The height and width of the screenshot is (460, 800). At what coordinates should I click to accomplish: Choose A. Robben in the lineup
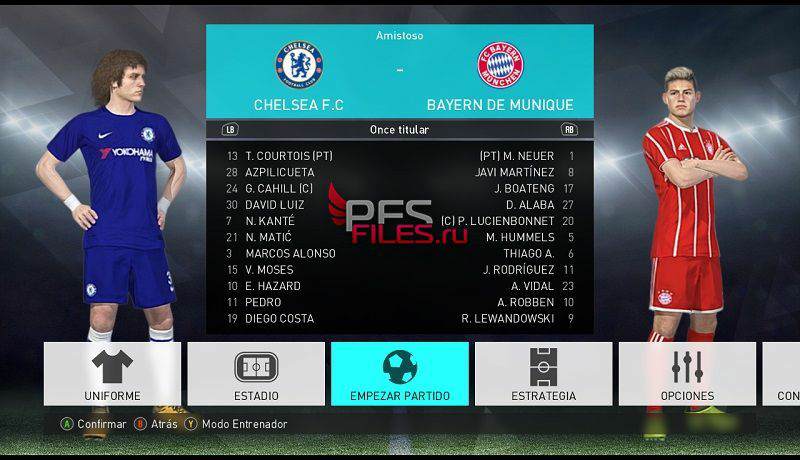click(525, 302)
